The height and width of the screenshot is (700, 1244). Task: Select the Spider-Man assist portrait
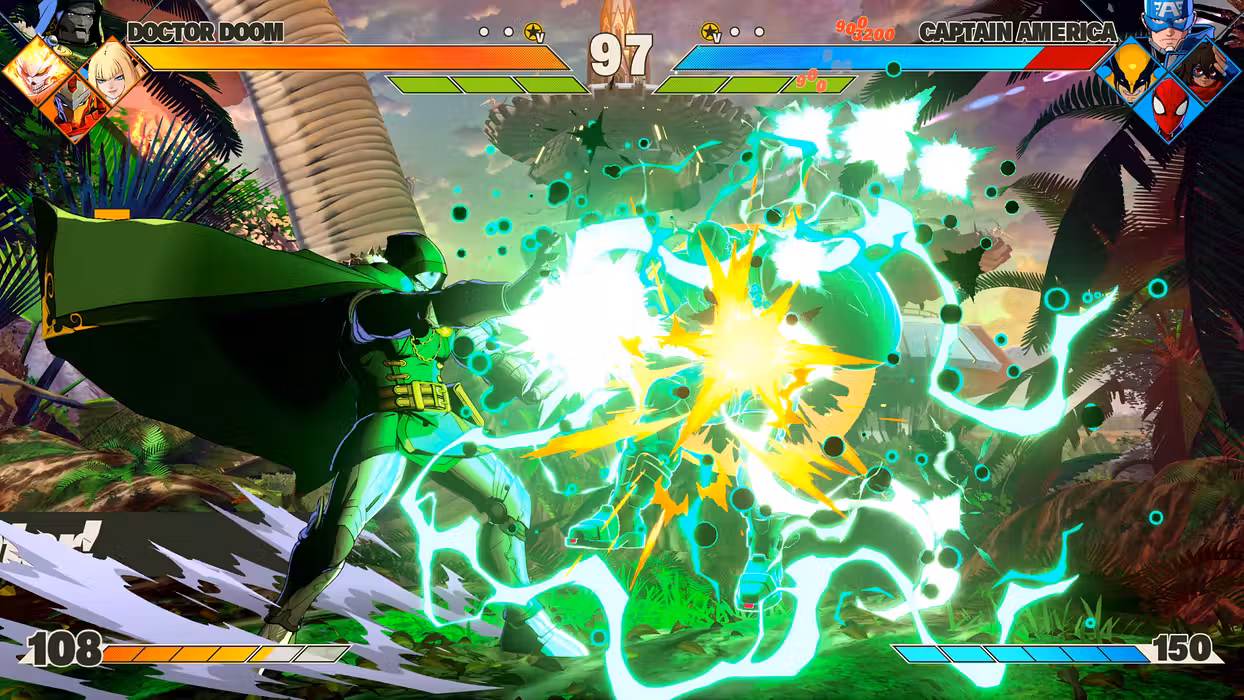coord(1167,108)
